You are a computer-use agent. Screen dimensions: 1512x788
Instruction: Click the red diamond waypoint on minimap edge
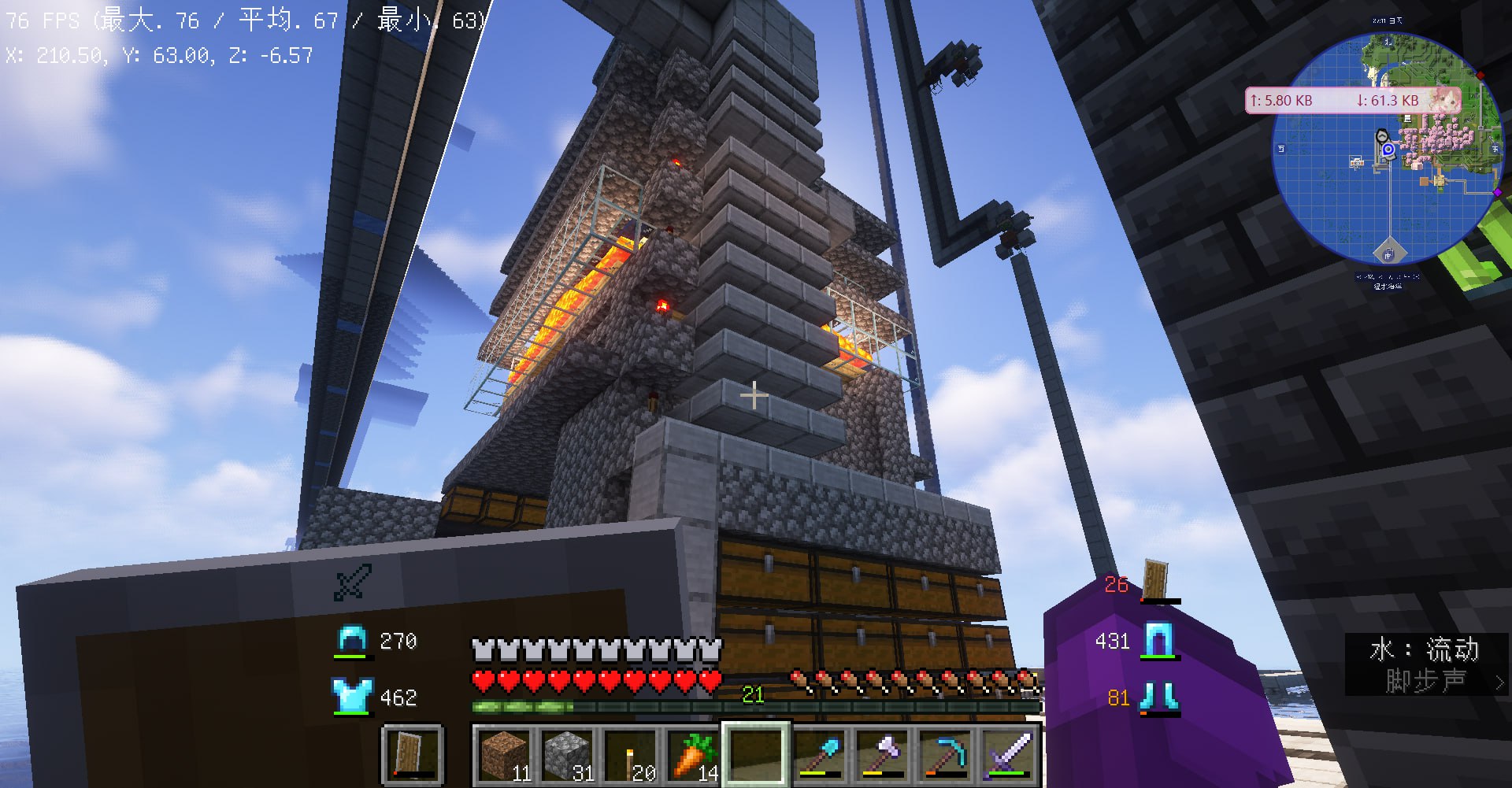(x=1480, y=76)
